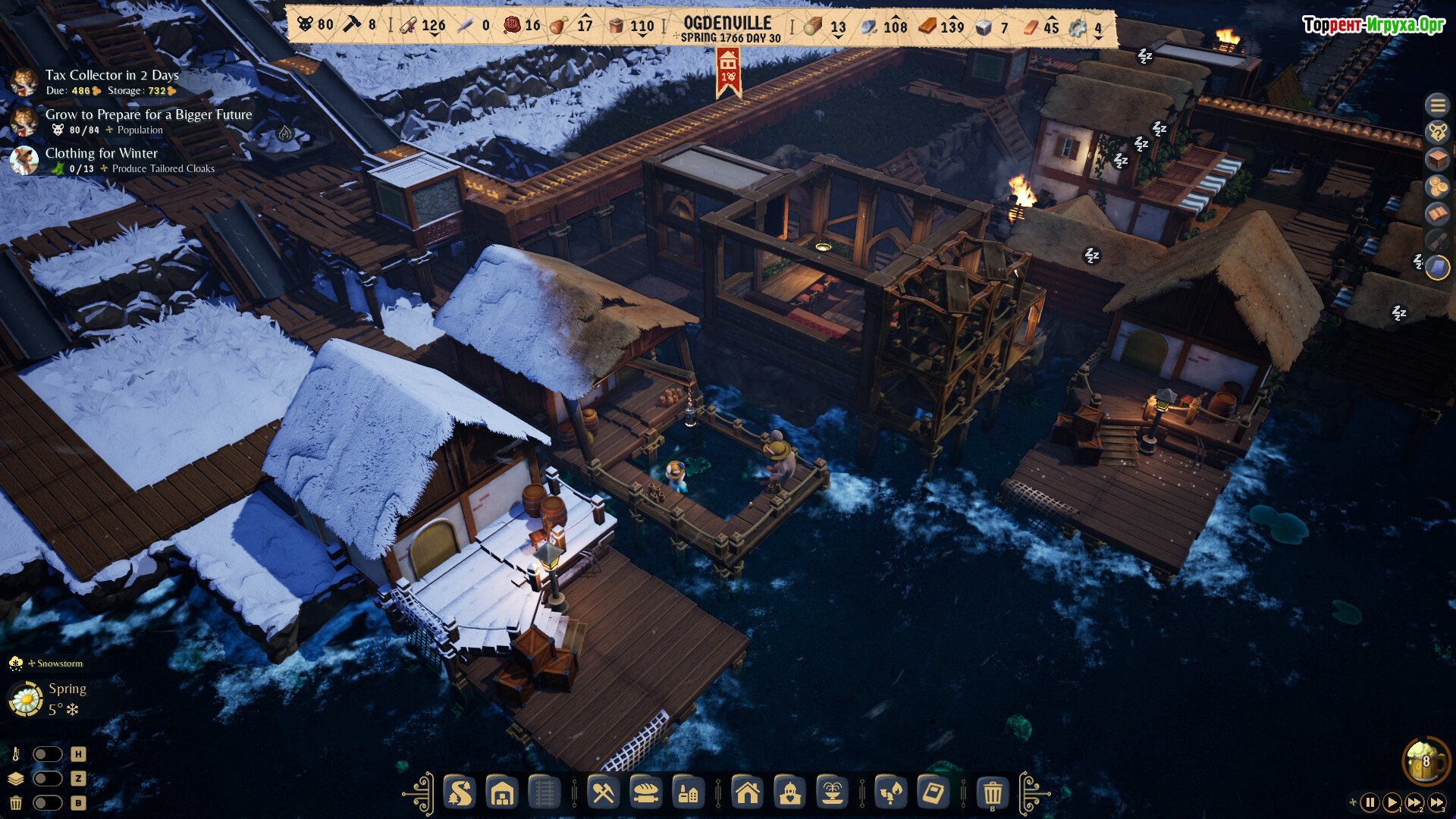Open the factory industry build category
Viewport: 1456px width, 819px height.
688,794
